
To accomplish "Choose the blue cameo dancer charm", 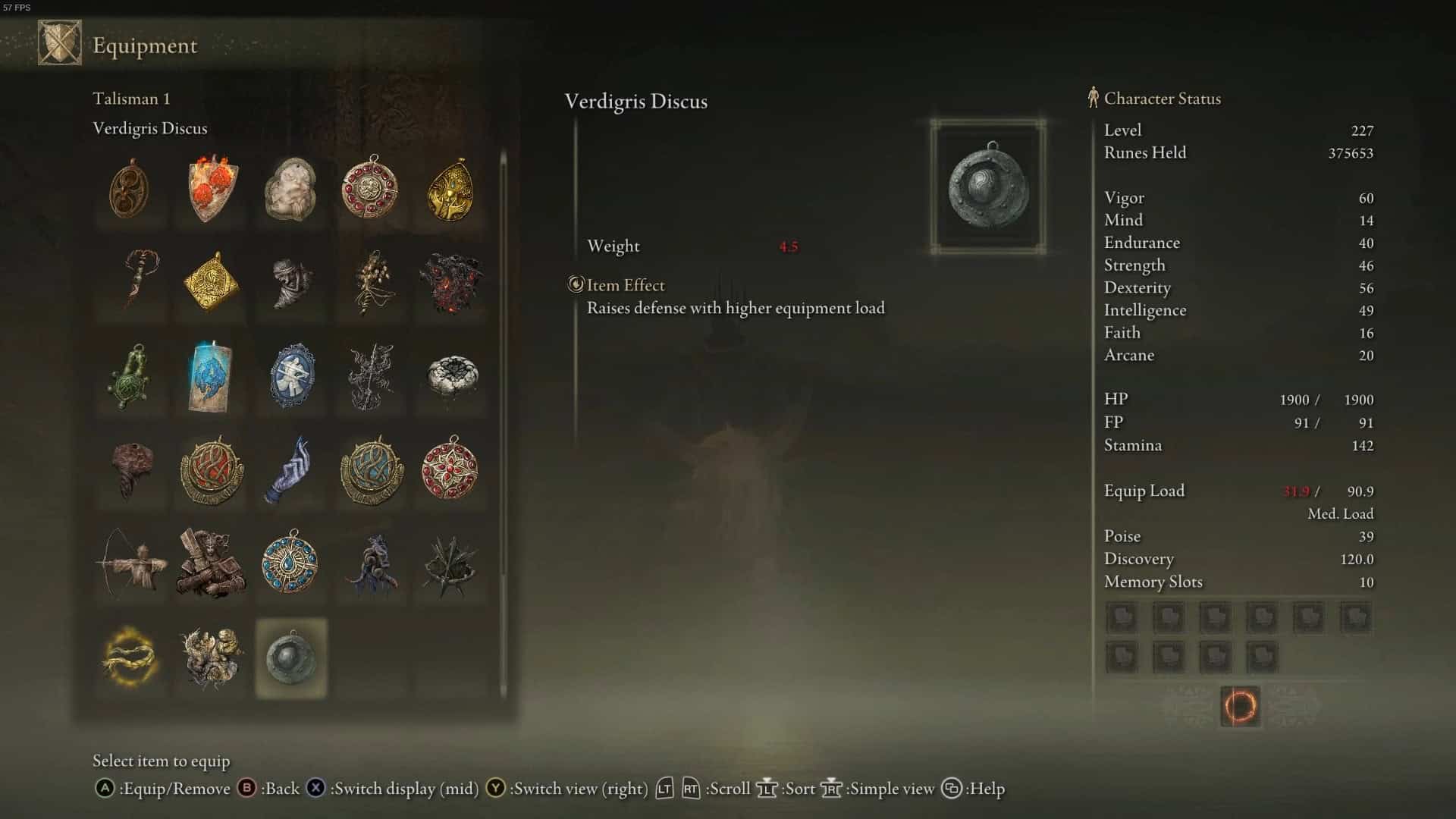I will point(290,376).
